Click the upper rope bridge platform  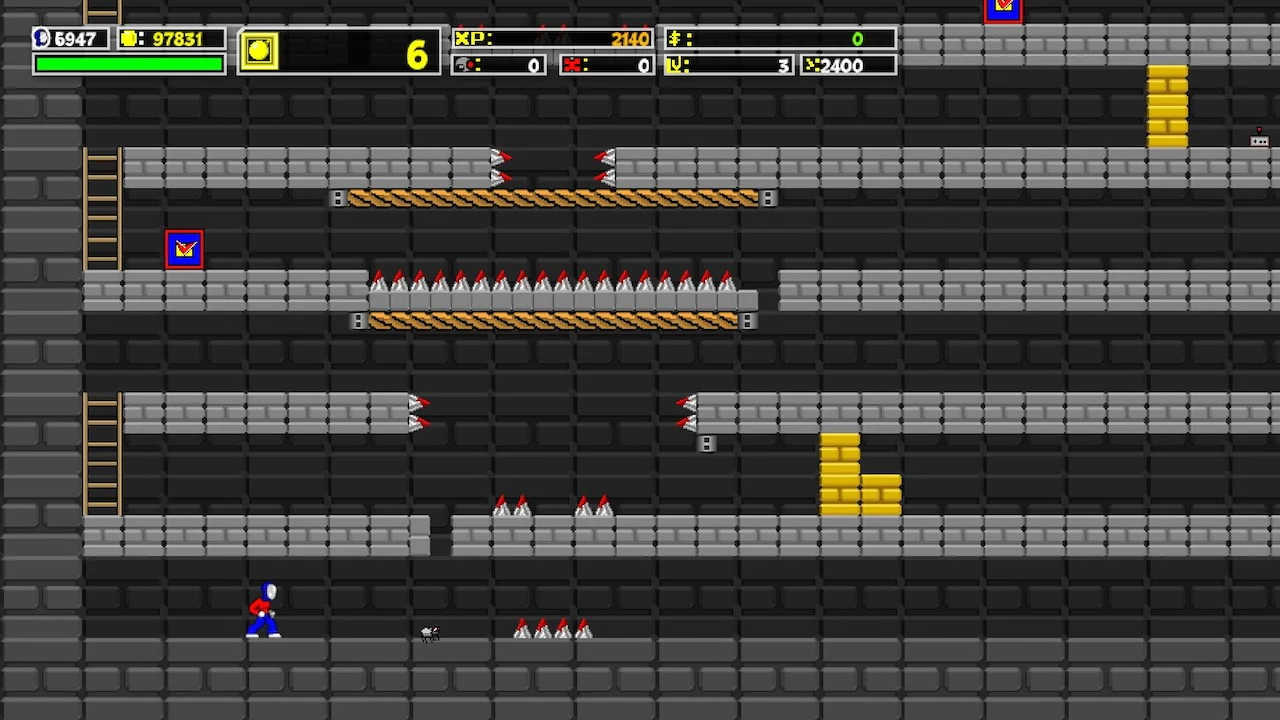[x=553, y=197]
